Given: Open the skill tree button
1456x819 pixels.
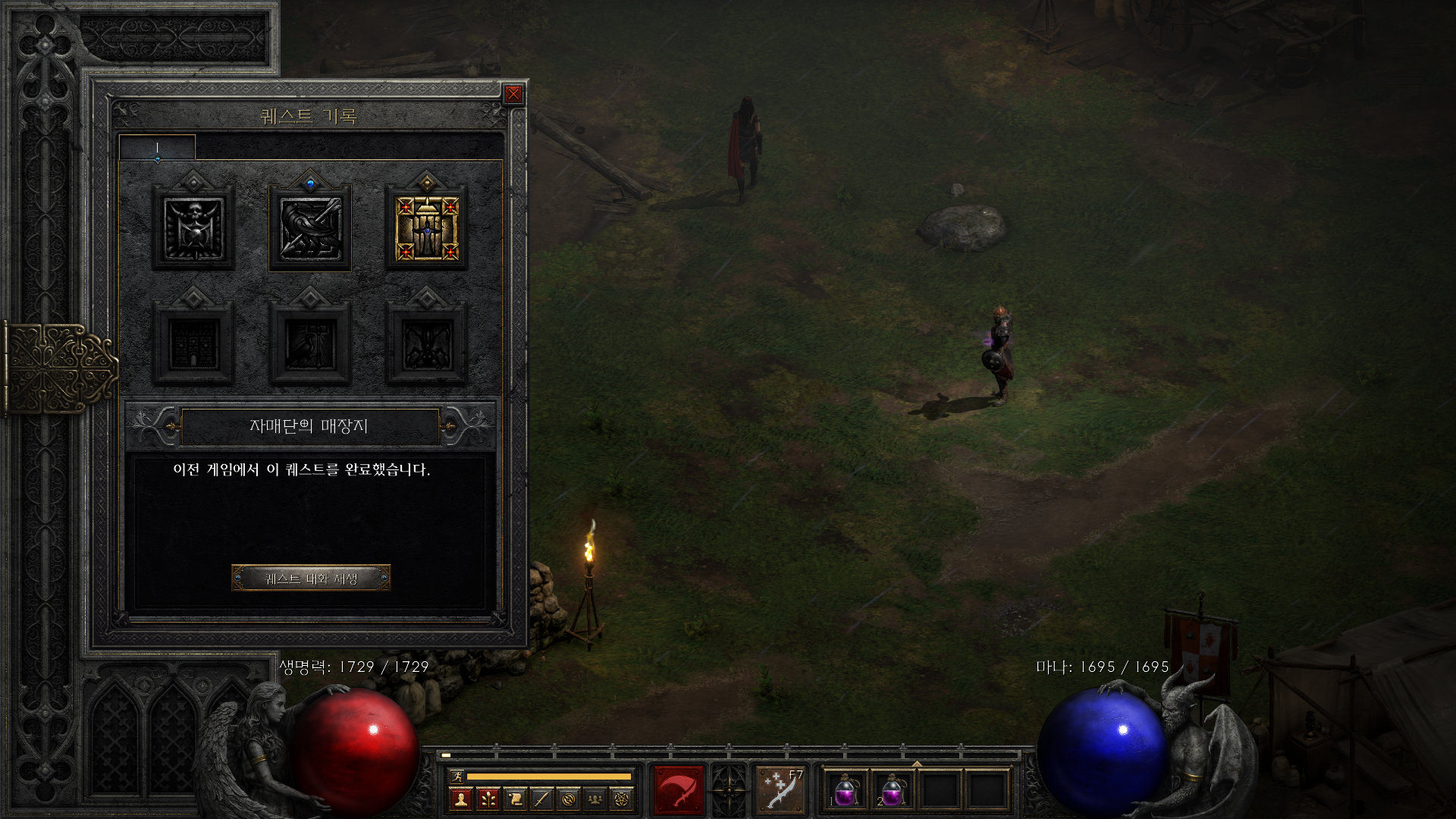Looking at the screenshot, I should pyautogui.click(x=488, y=799).
